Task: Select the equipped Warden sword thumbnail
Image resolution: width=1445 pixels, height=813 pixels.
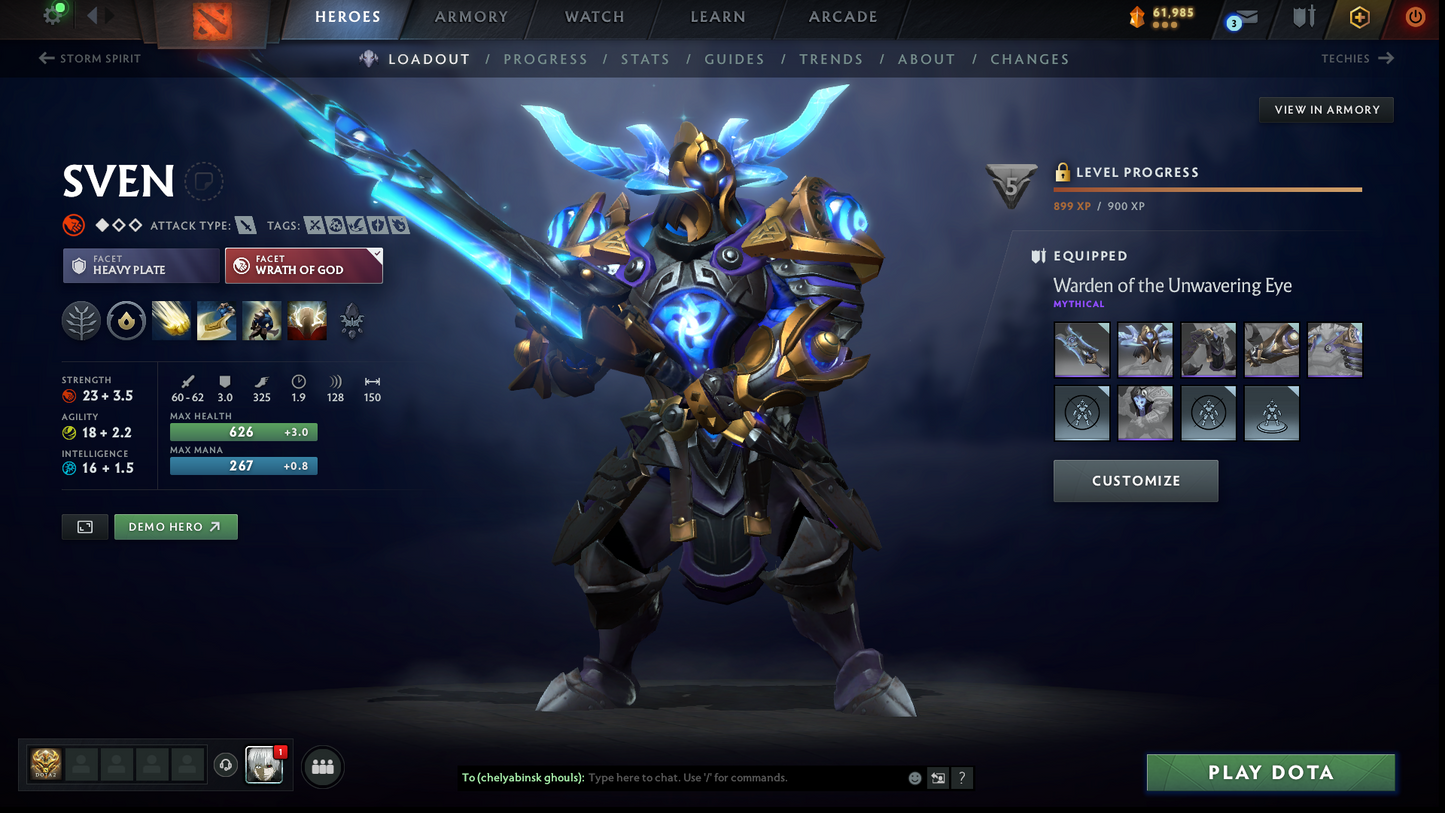Action: [1081, 350]
